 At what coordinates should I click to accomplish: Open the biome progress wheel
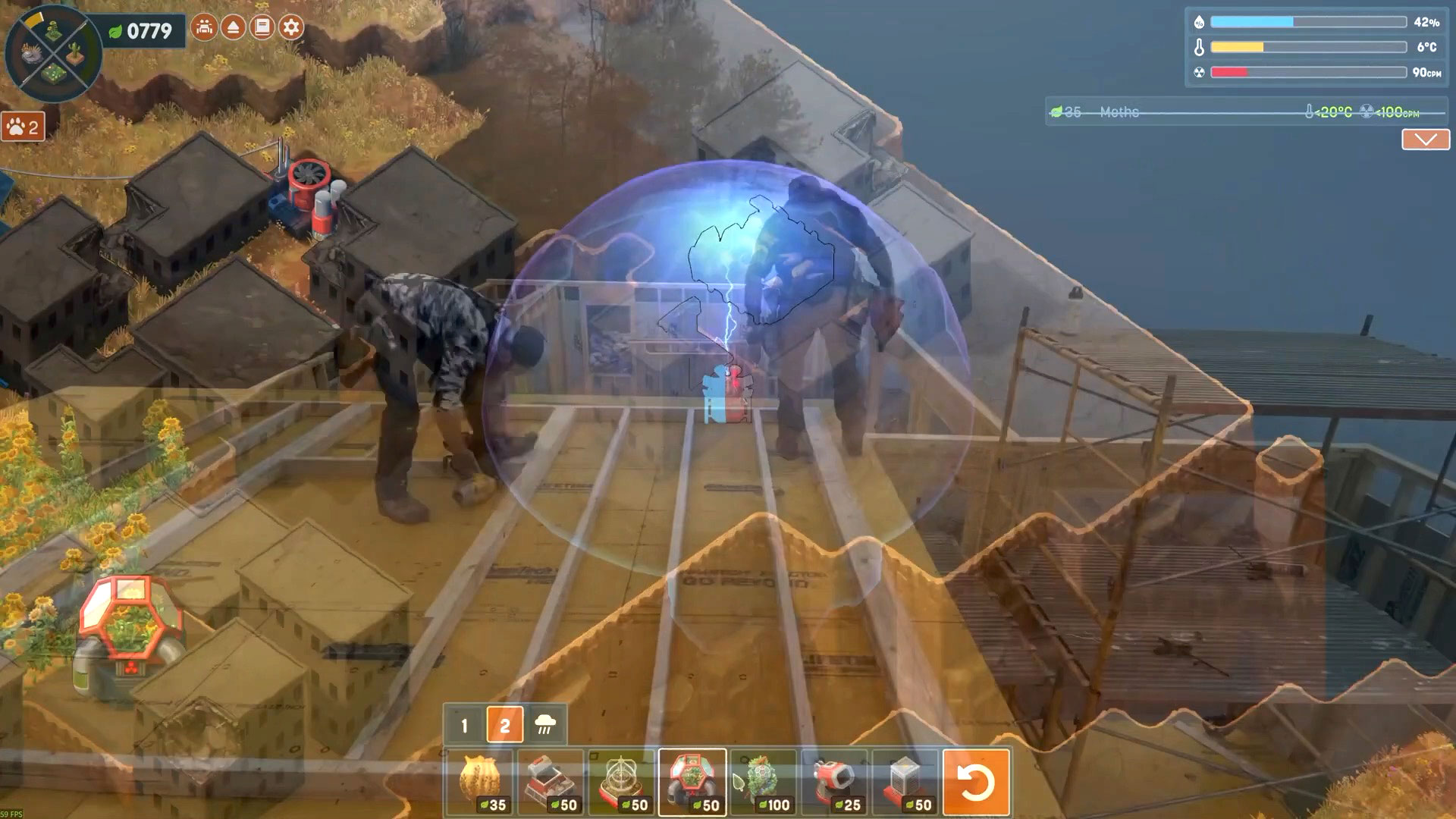[x=53, y=53]
